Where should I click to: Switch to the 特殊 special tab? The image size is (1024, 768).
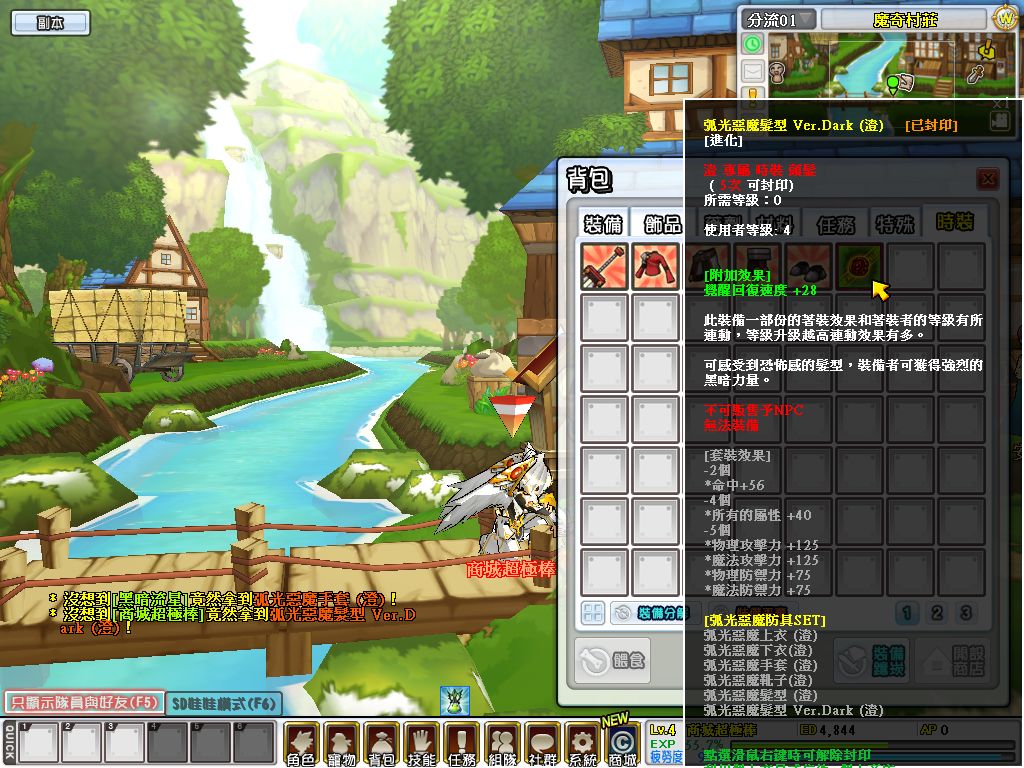pyautogui.click(x=894, y=223)
